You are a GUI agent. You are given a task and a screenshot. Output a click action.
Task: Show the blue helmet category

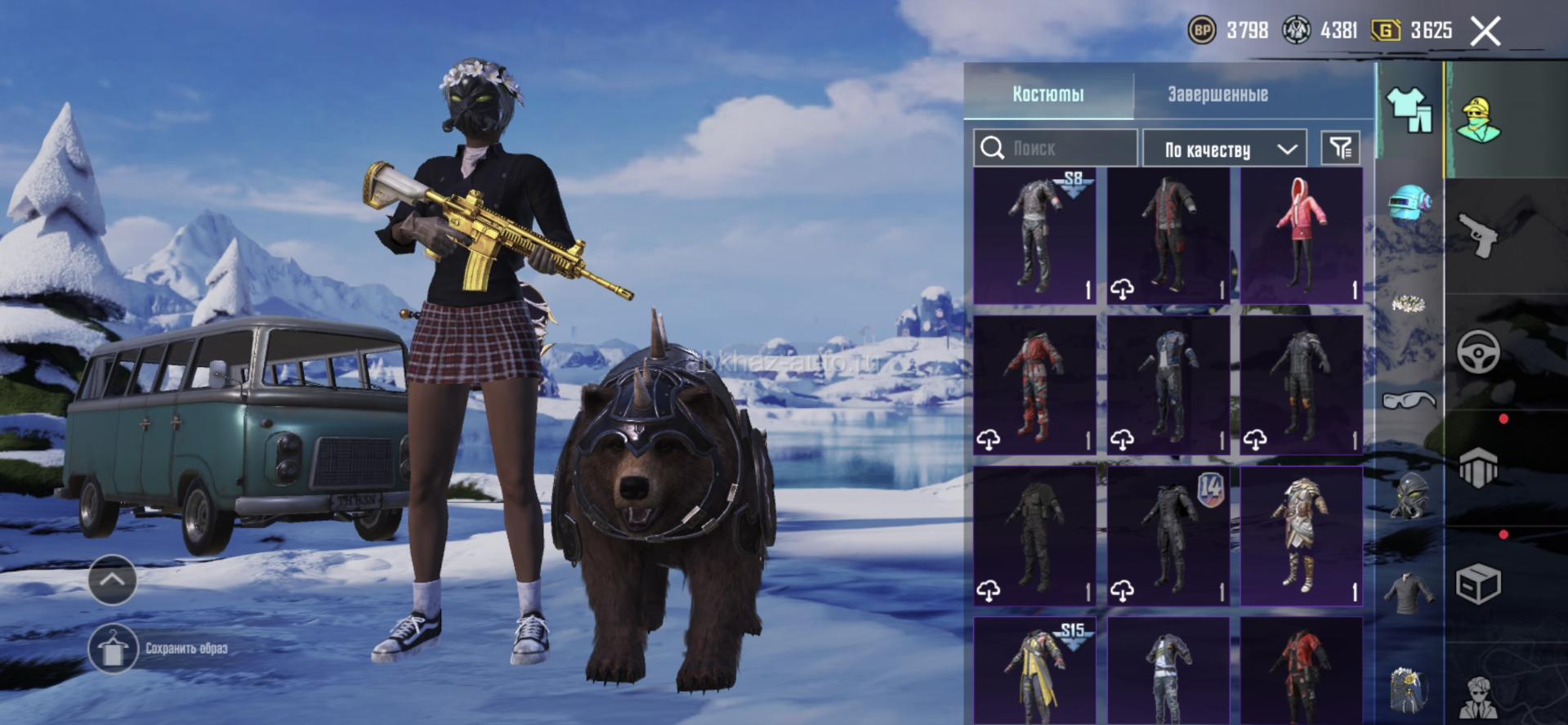point(1411,204)
